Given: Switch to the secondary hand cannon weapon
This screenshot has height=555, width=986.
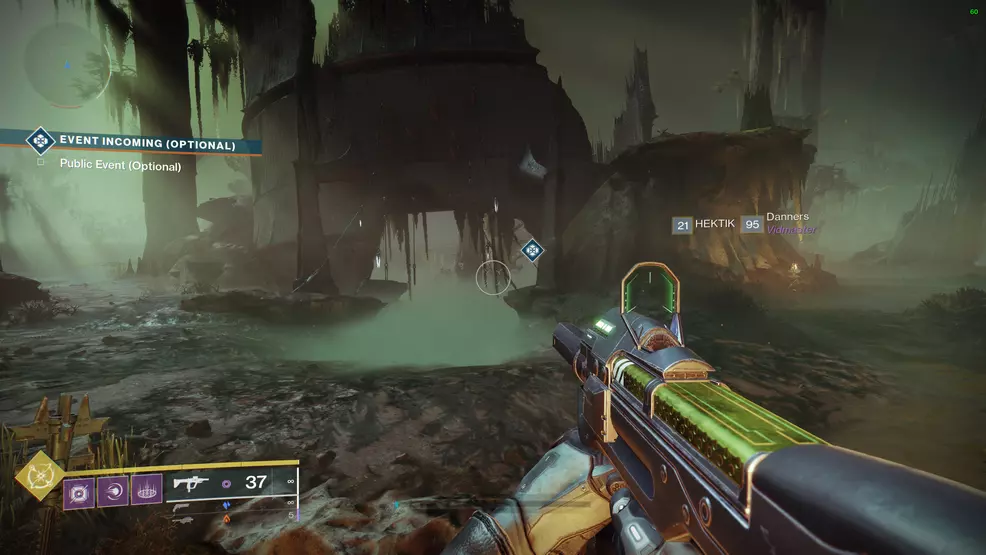Looking at the screenshot, I should tap(183, 506).
